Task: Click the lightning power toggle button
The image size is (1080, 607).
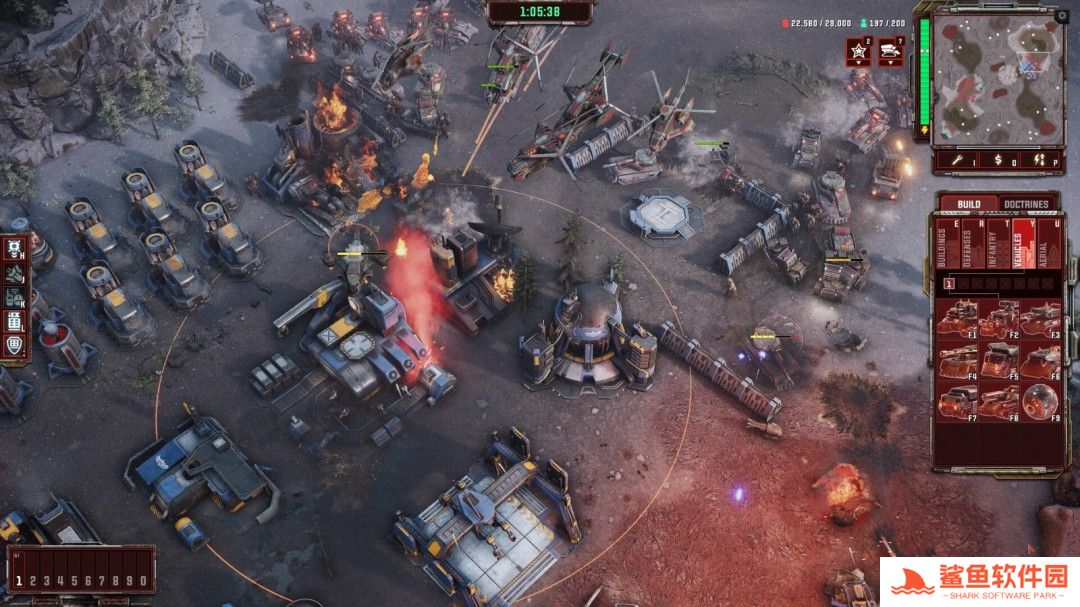Action: pos(1040,159)
